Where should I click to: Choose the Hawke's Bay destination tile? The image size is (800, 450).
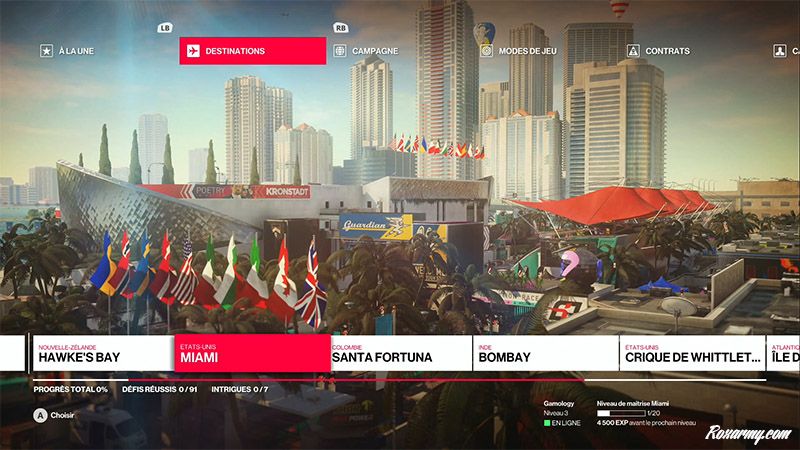point(102,353)
